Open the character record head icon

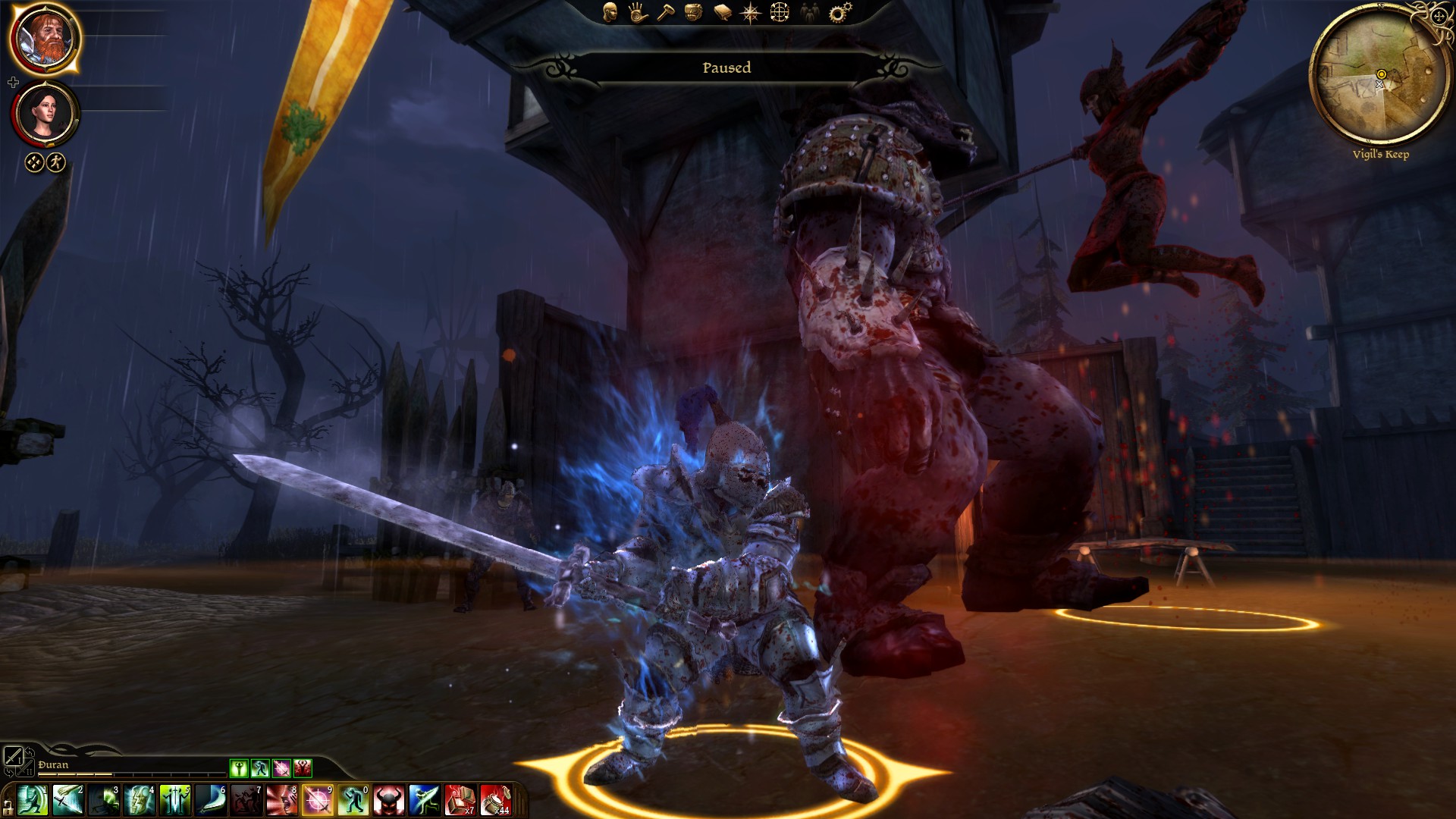click(610, 12)
